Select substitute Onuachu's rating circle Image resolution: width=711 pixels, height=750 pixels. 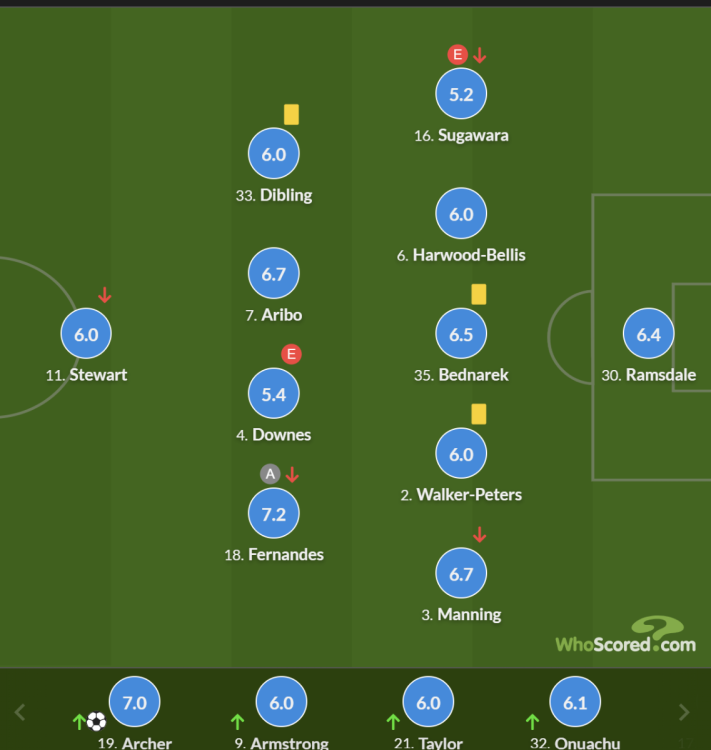pos(575,703)
